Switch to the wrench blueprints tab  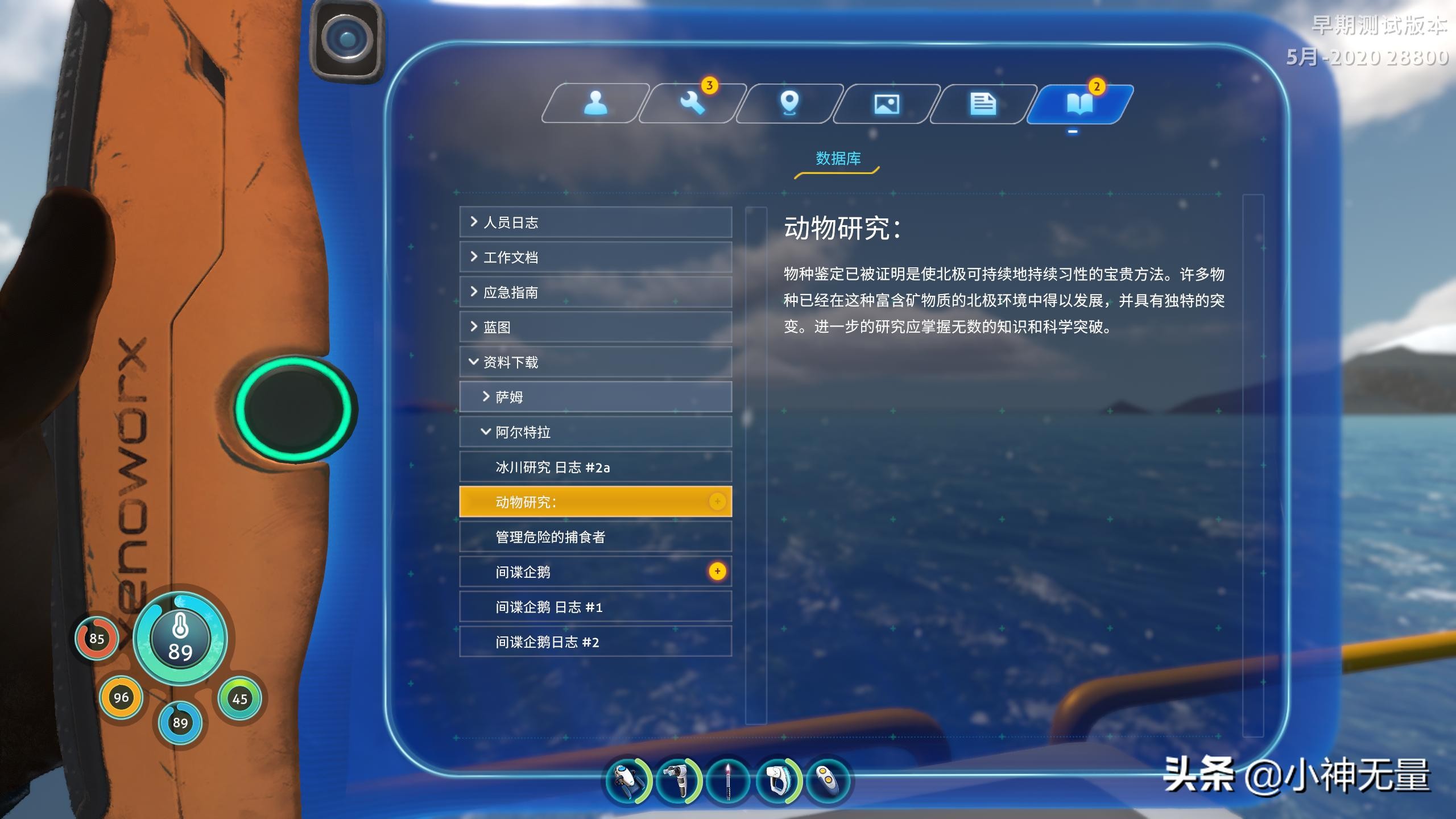pyautogui.click(x=692, y=104)
